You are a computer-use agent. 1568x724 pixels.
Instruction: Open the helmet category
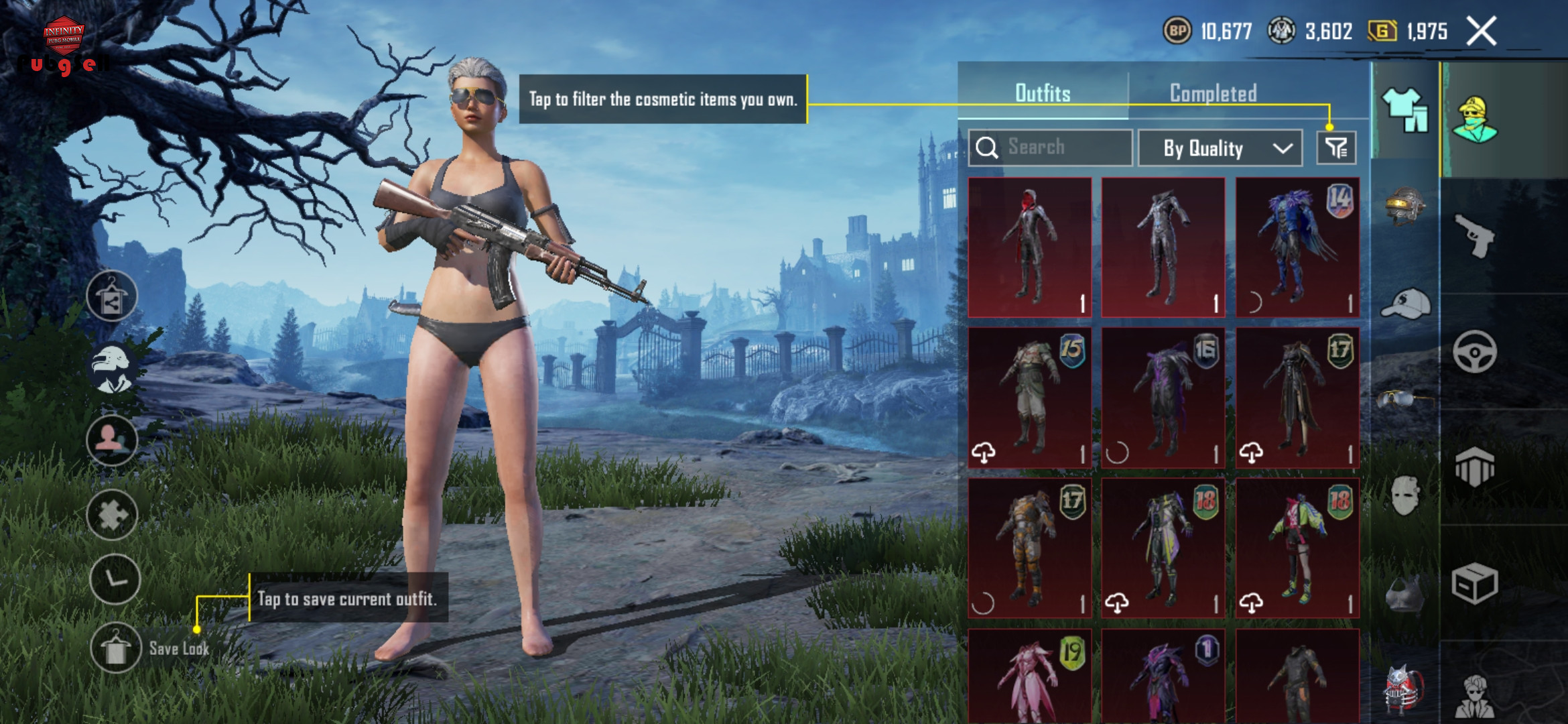coord(1405,206)
